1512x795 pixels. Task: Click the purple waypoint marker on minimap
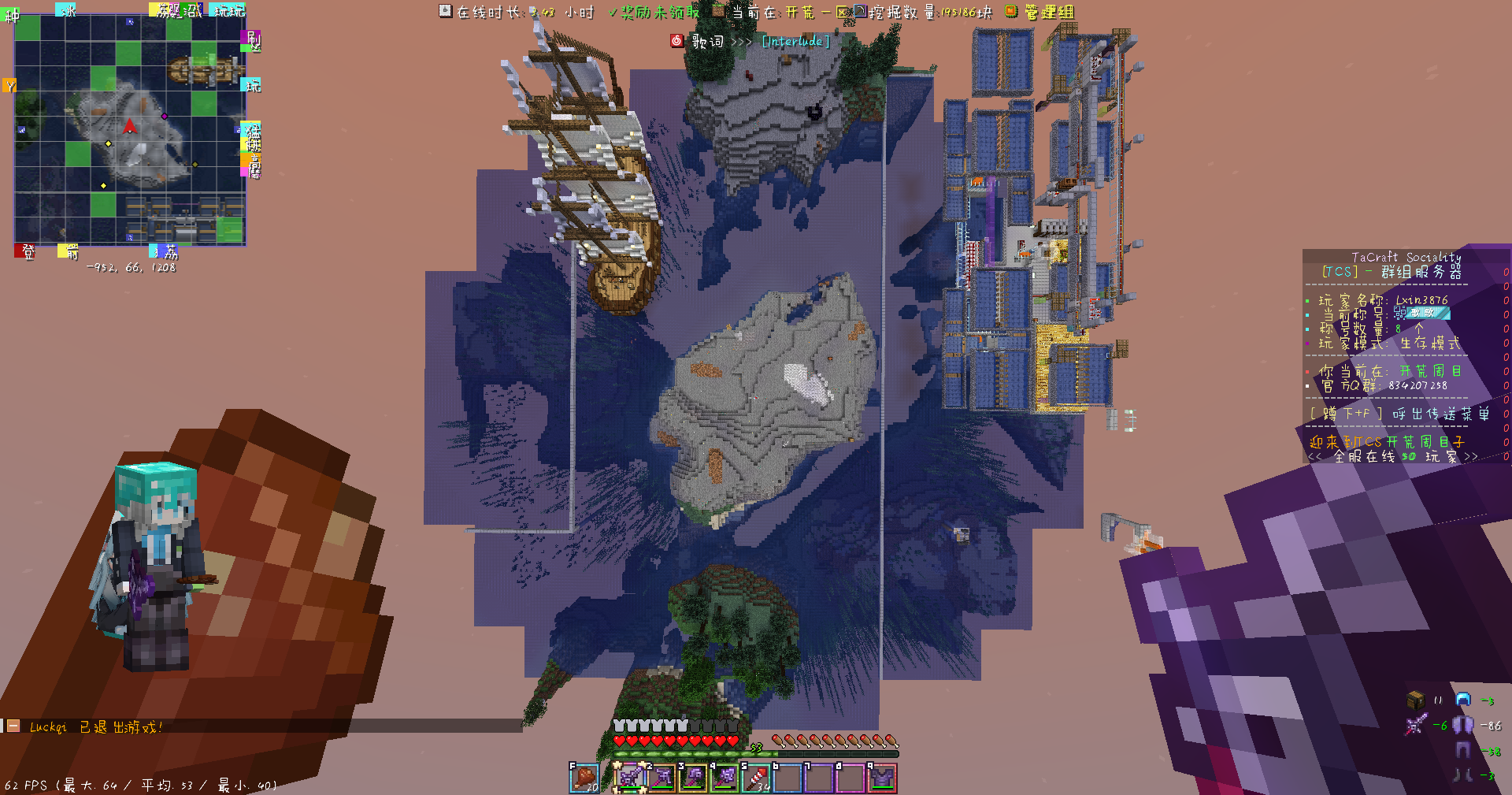coord(165,116)
